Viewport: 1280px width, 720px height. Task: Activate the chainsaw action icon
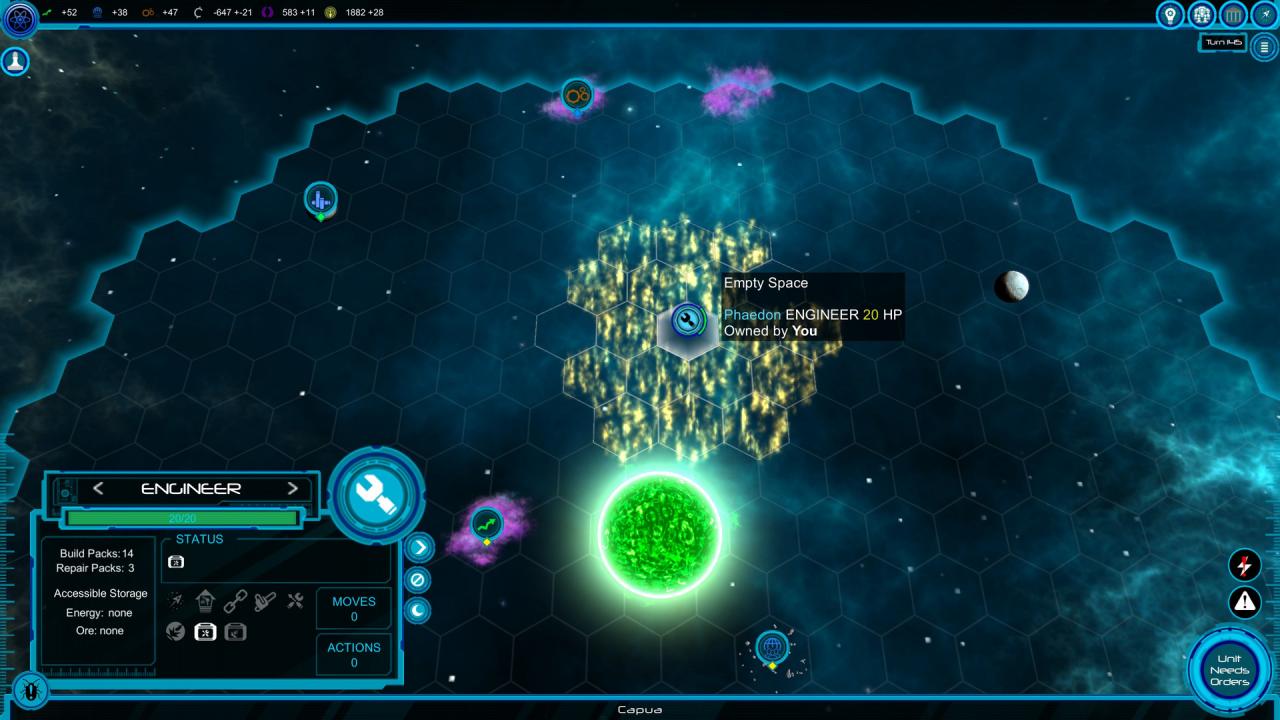[265, 601]
